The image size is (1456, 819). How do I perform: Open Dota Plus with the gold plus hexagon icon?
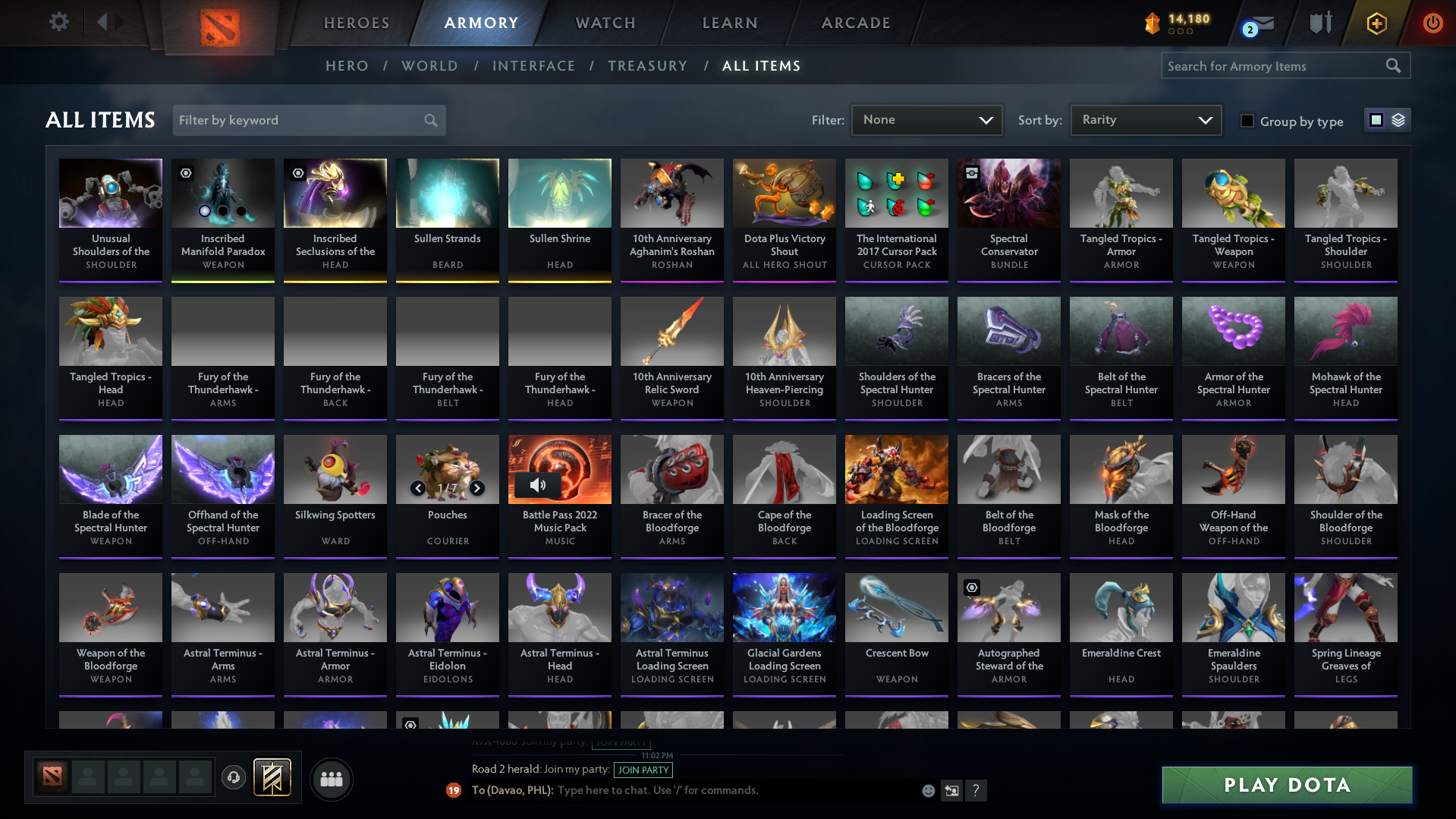1377,24
